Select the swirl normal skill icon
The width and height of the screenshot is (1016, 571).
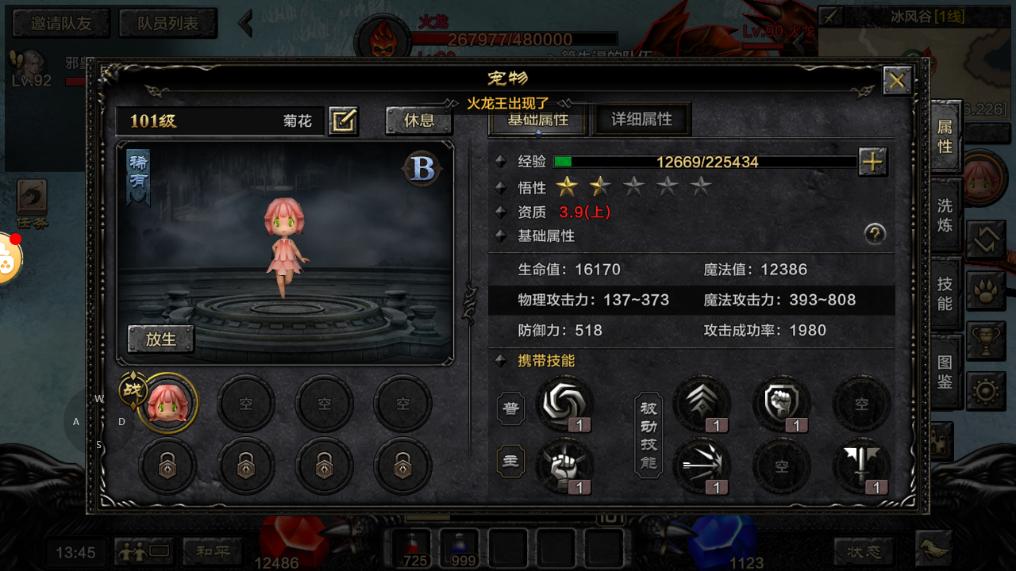pyautogui.click(x=564, y=404)
